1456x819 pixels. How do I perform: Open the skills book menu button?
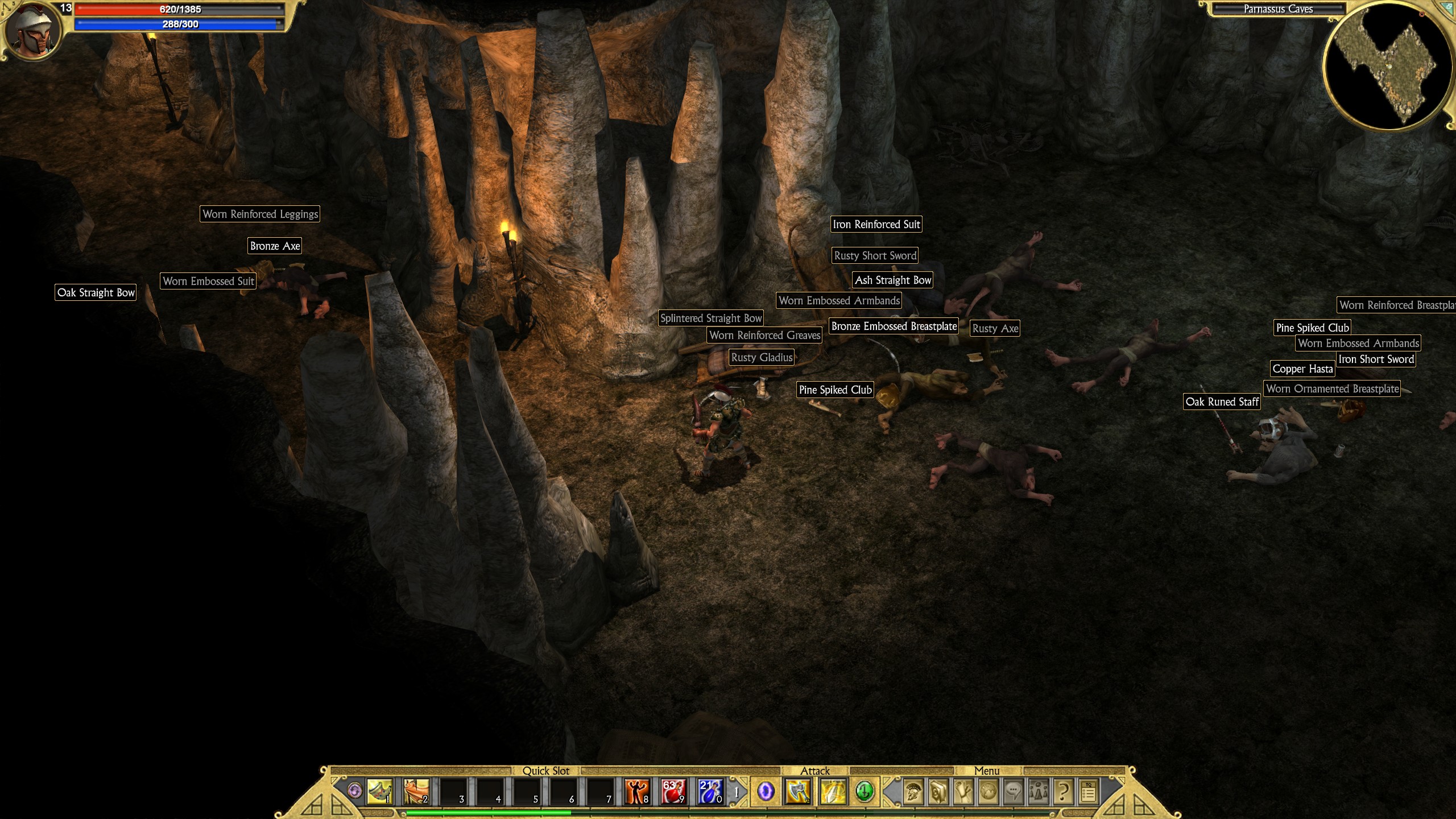point(938,791)
